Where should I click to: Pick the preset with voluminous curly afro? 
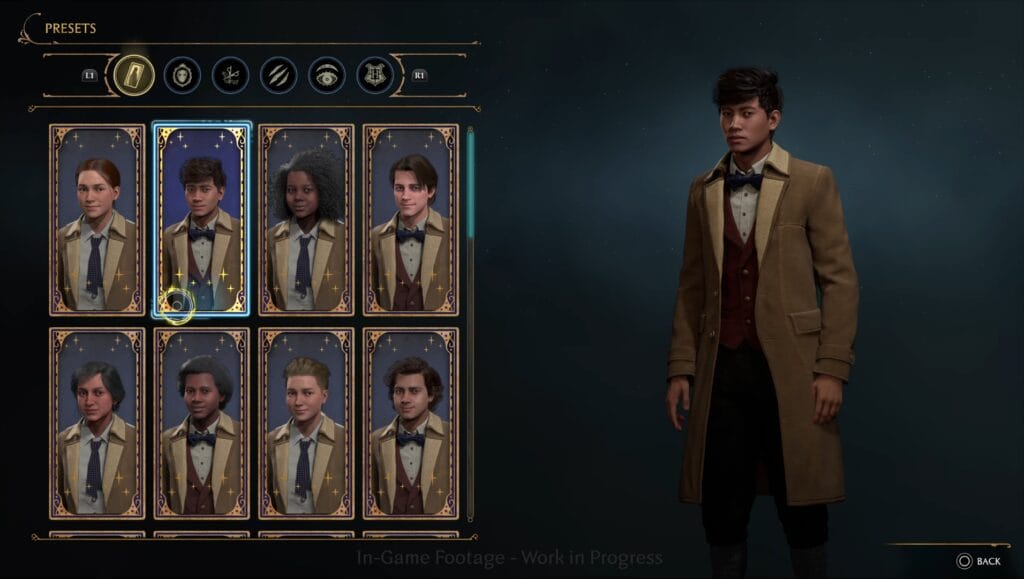[306, 219]
